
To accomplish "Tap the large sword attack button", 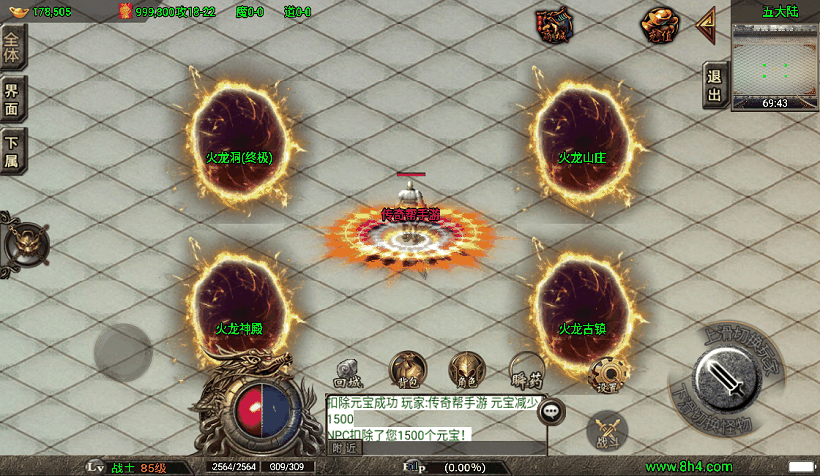I will [728, 381].
